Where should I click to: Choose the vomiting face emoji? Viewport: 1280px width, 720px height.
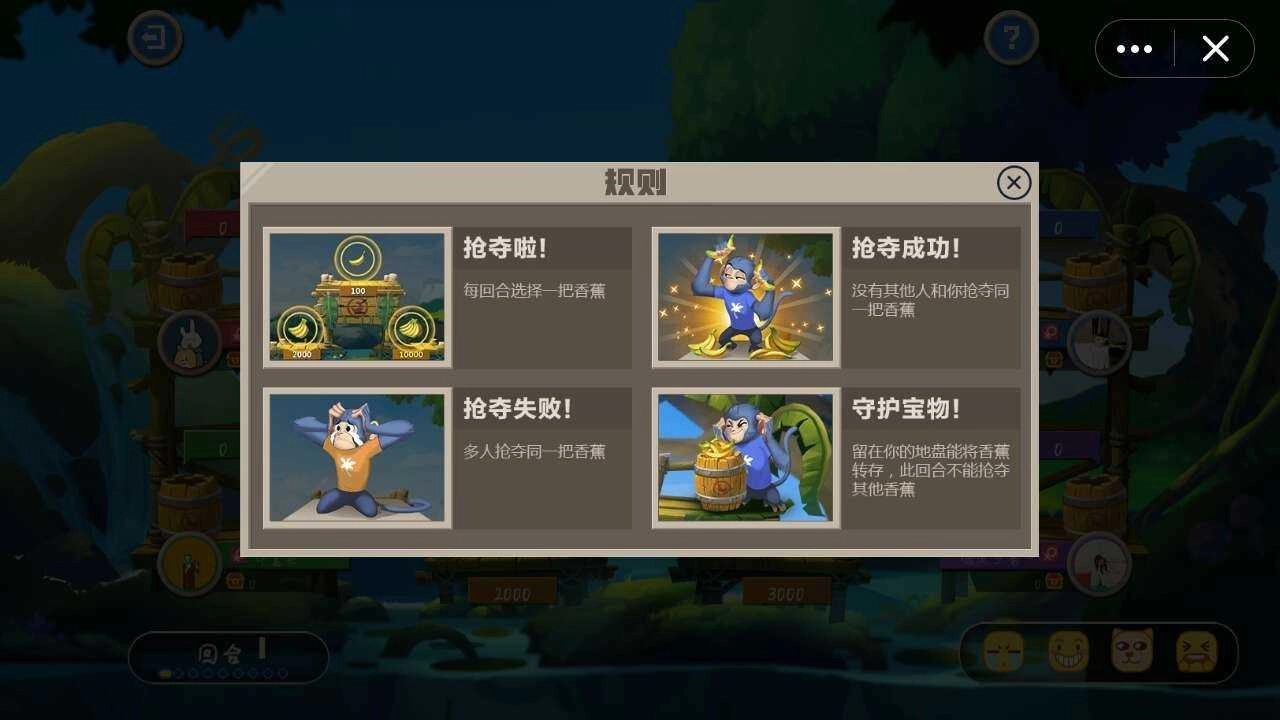click(x=1196, y=650)
